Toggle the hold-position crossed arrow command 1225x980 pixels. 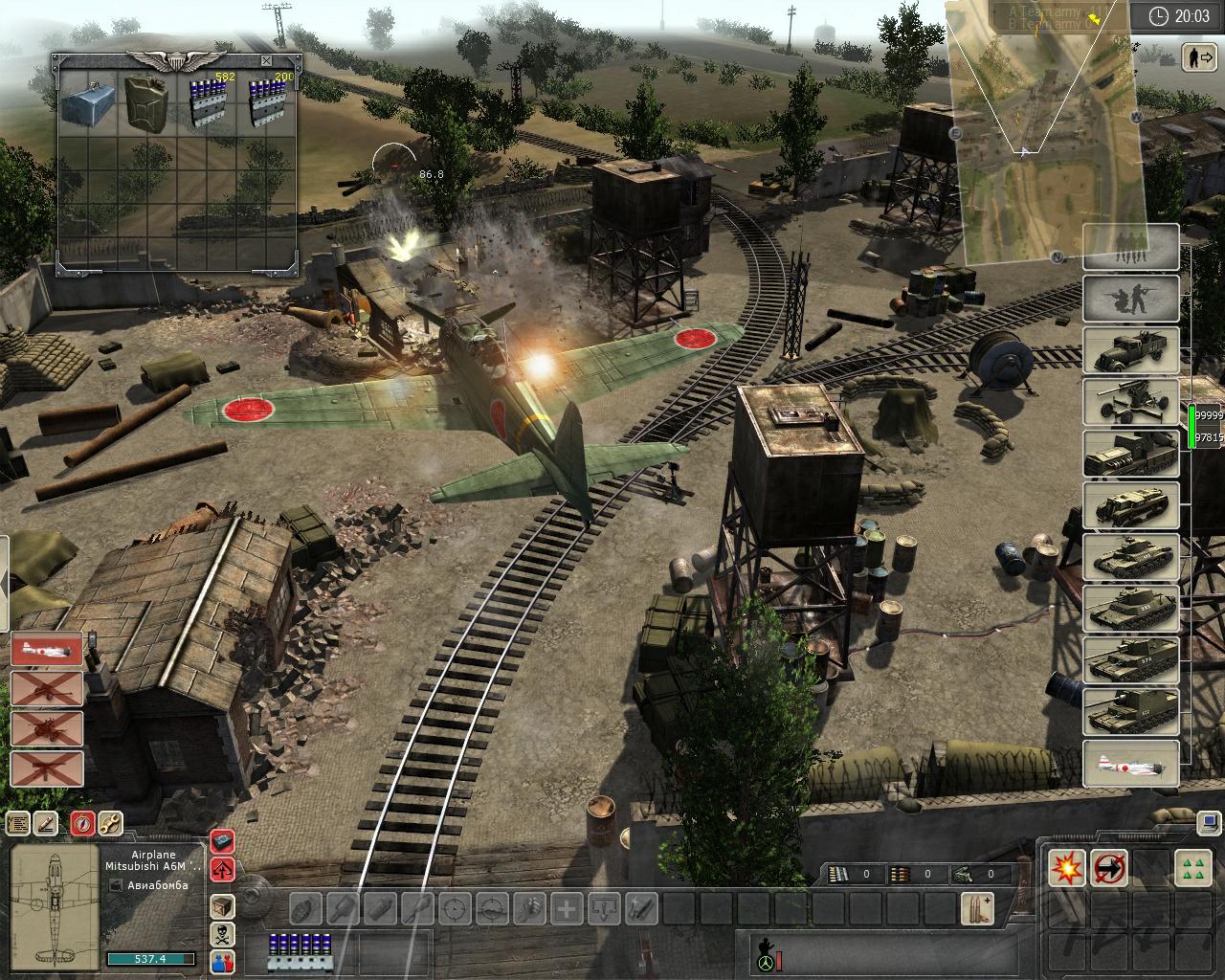[x=1110, y=868]
